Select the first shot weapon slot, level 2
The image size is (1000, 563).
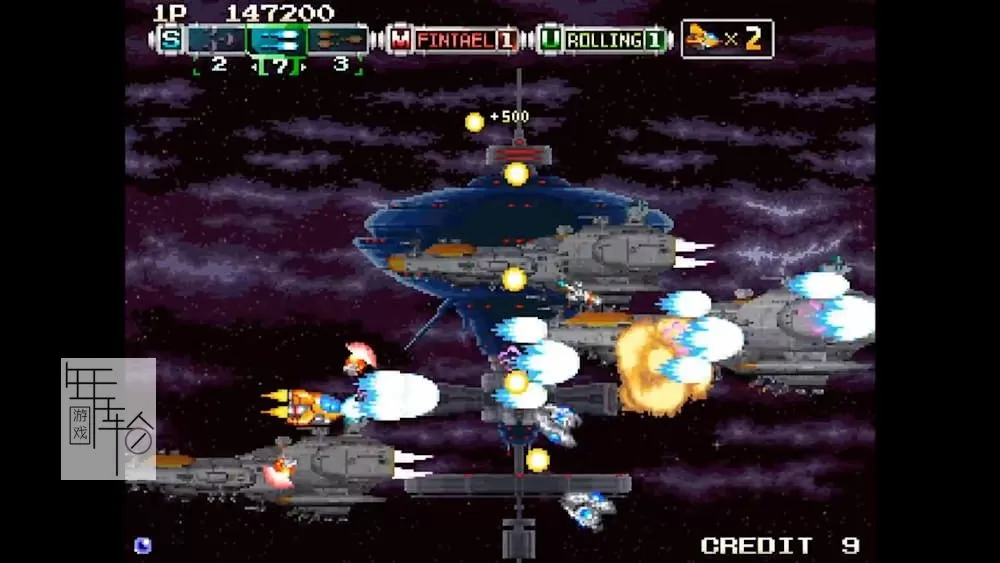pos(217,40)
